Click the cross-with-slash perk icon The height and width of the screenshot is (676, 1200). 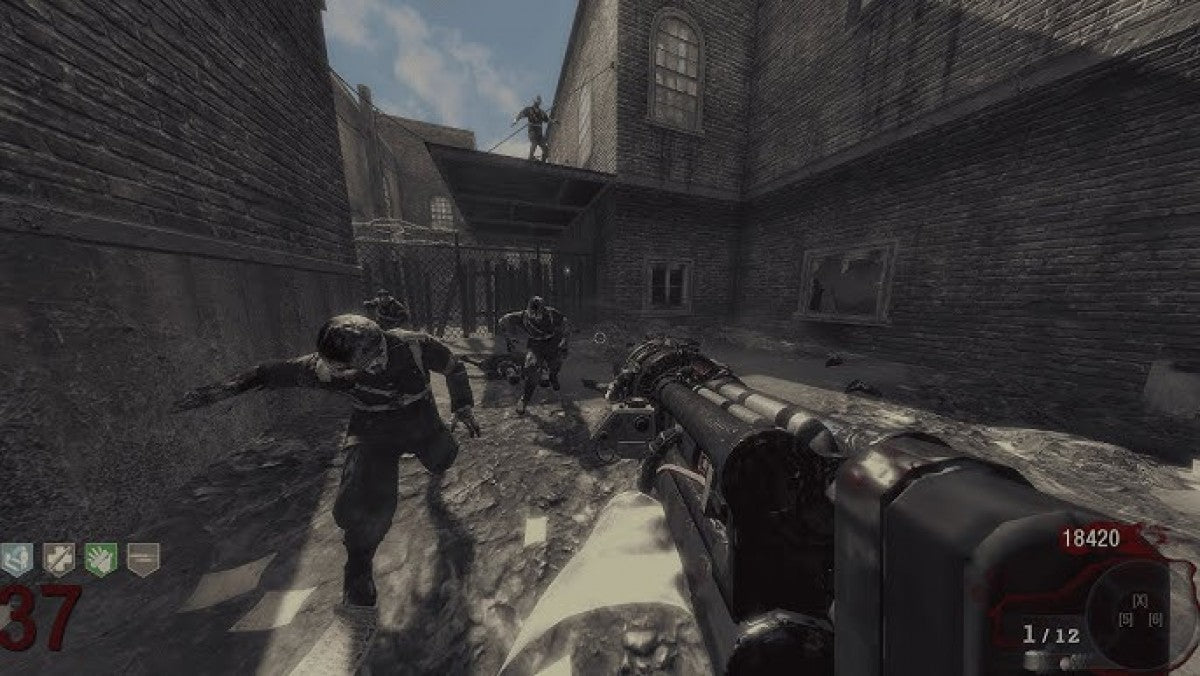click(58, 560)
